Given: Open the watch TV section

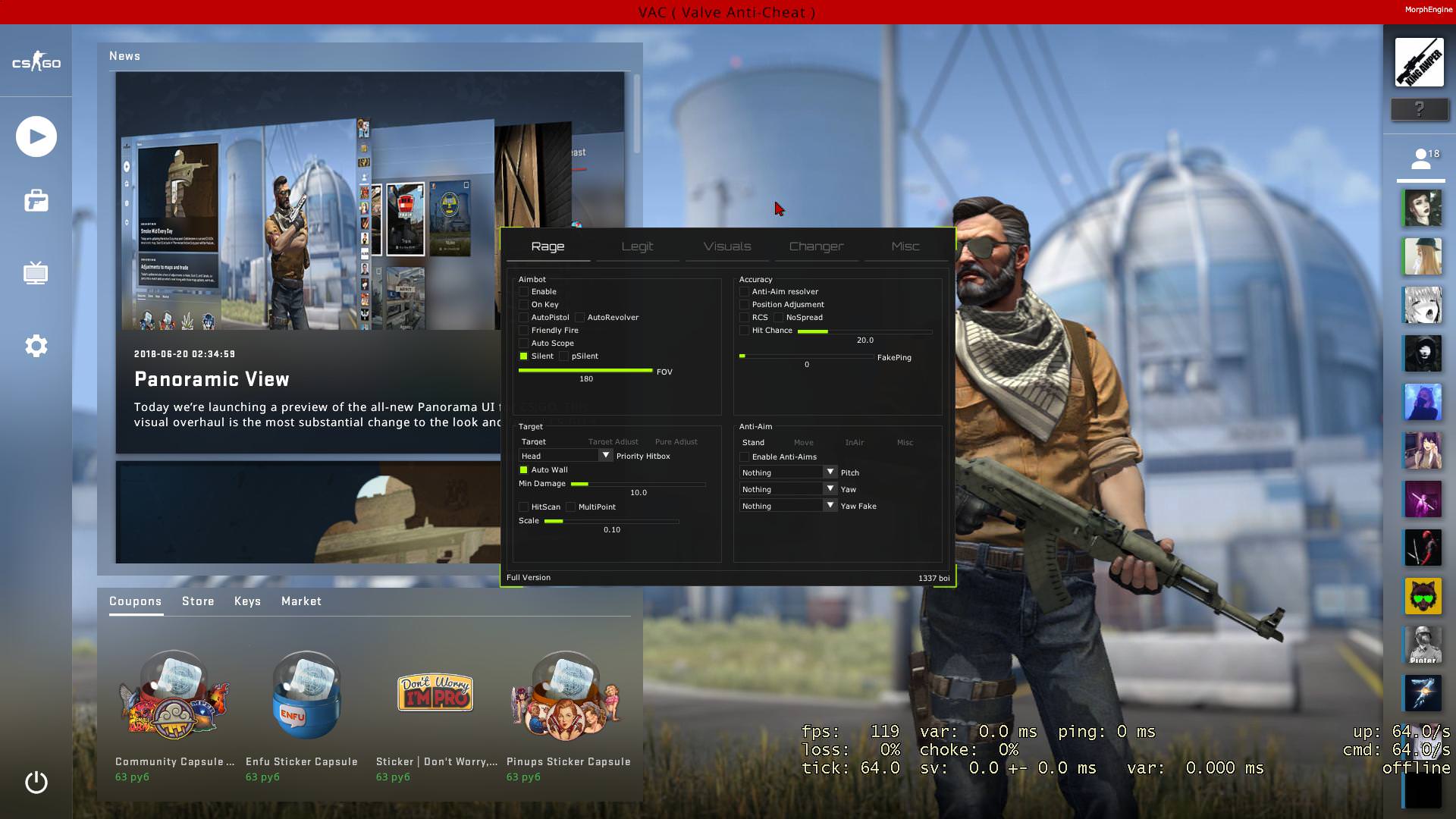Looking at the screenshot, I should [x=36, y=273].
